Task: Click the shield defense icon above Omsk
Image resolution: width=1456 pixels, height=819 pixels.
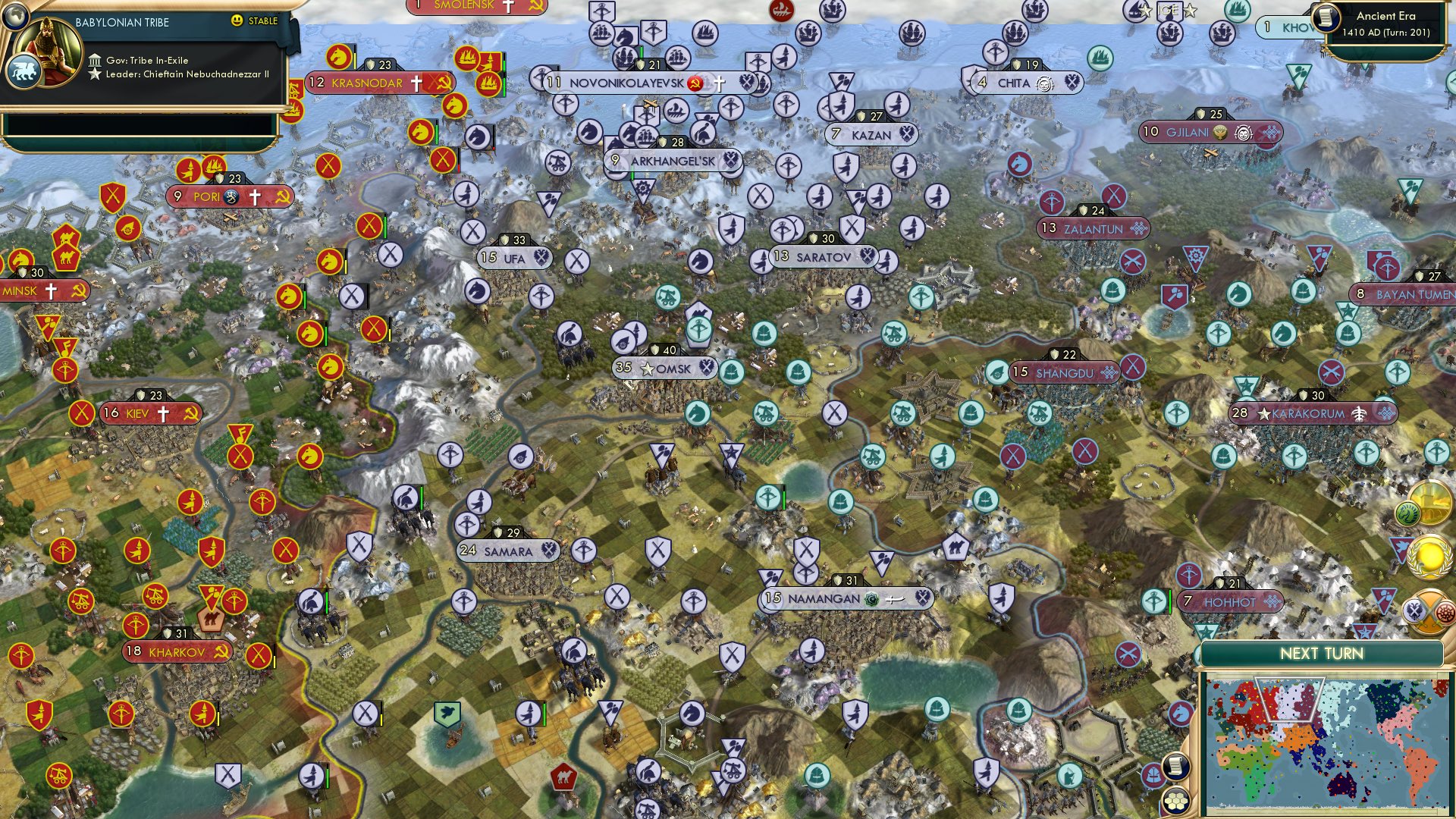Action: point(655,350)
